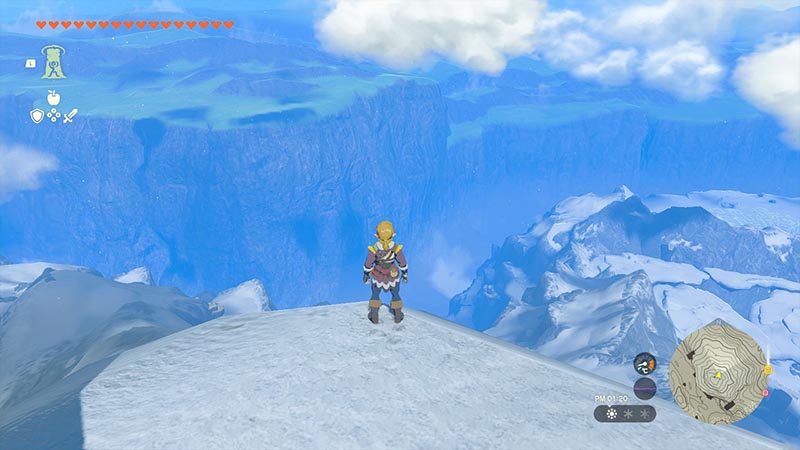This screenshot has height=450, width=800.
Task: Click the yellow marker on the minimap edge
Action: (766, 369)
